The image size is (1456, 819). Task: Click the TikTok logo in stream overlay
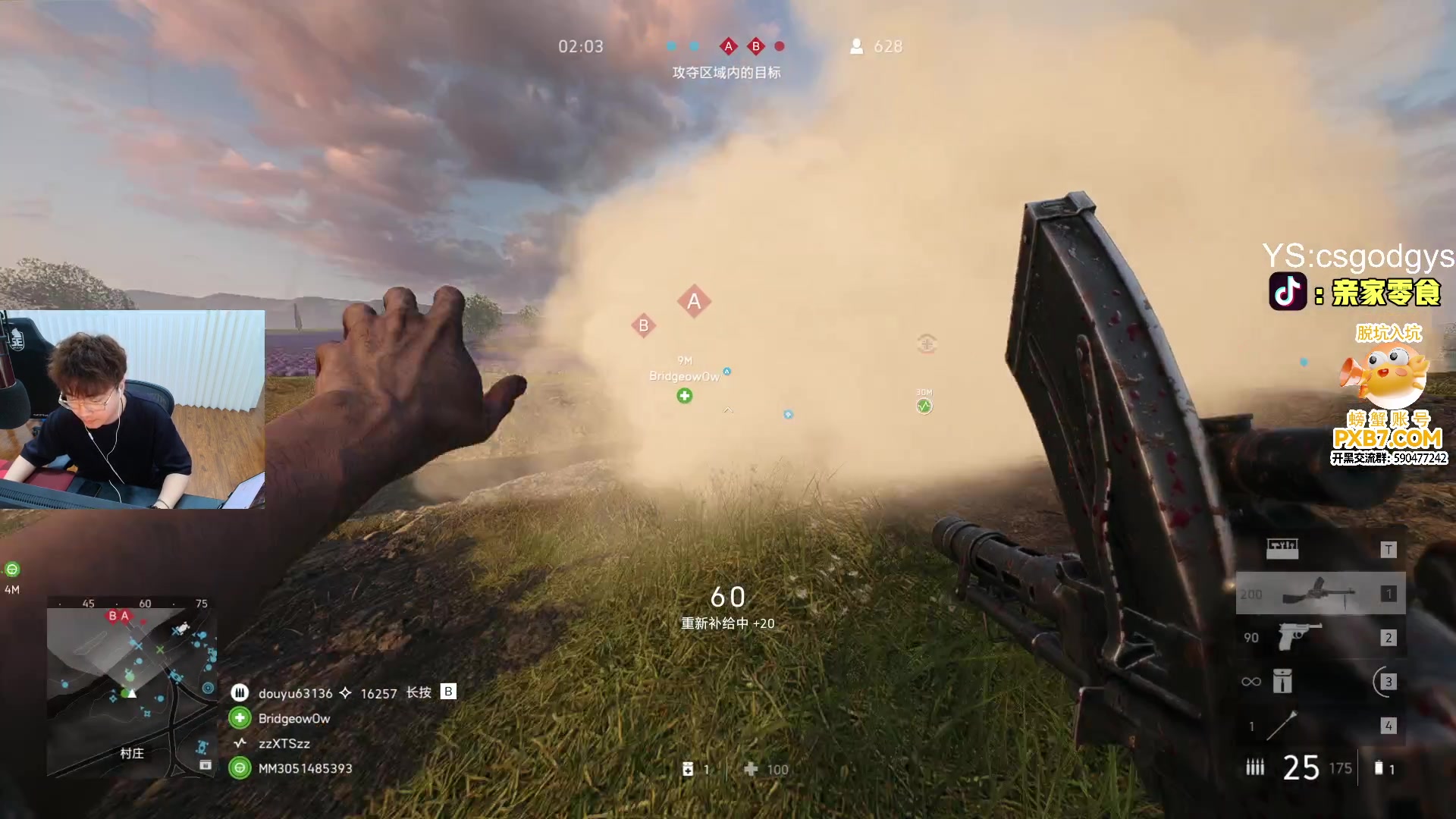(1288, 292)
